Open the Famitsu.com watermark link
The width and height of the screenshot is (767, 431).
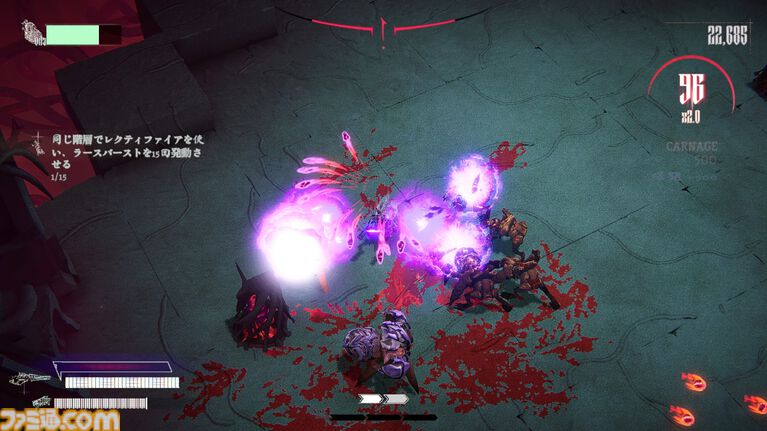(60, 418)
